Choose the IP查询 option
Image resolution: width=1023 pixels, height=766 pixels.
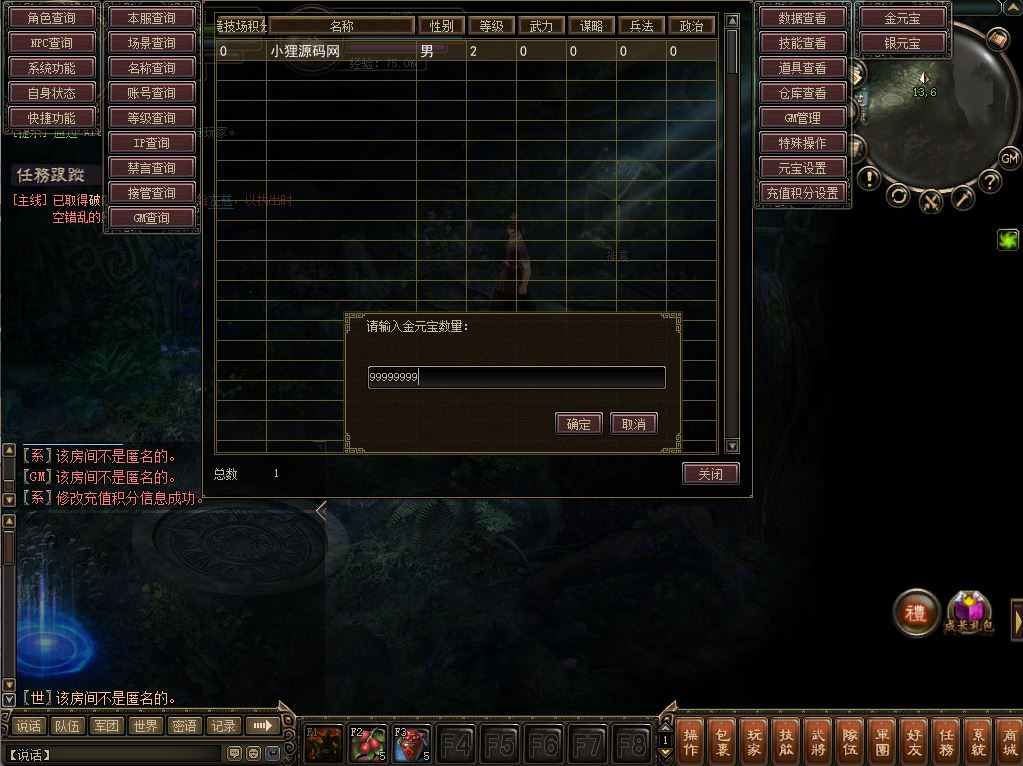[152, 143]
